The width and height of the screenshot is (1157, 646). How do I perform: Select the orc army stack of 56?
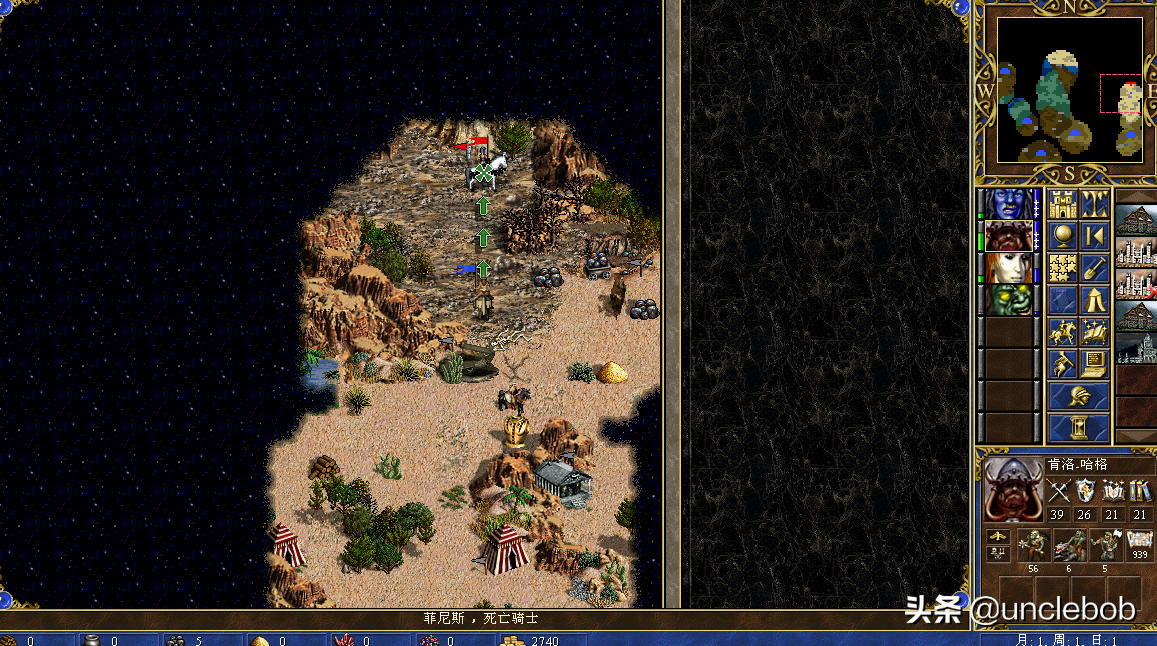pos(1031,546)
